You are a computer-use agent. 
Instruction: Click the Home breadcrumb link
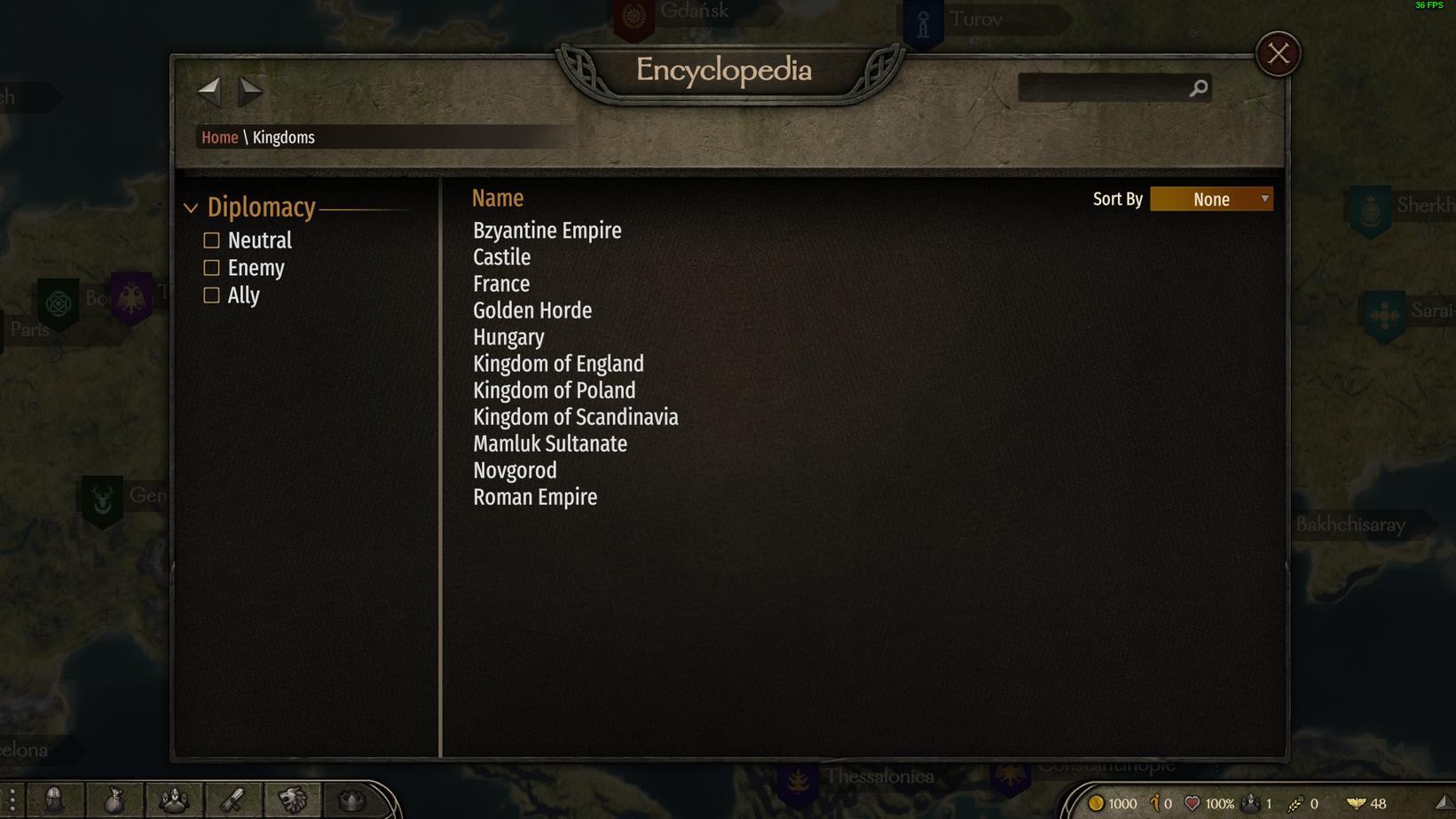click(219, 138)
